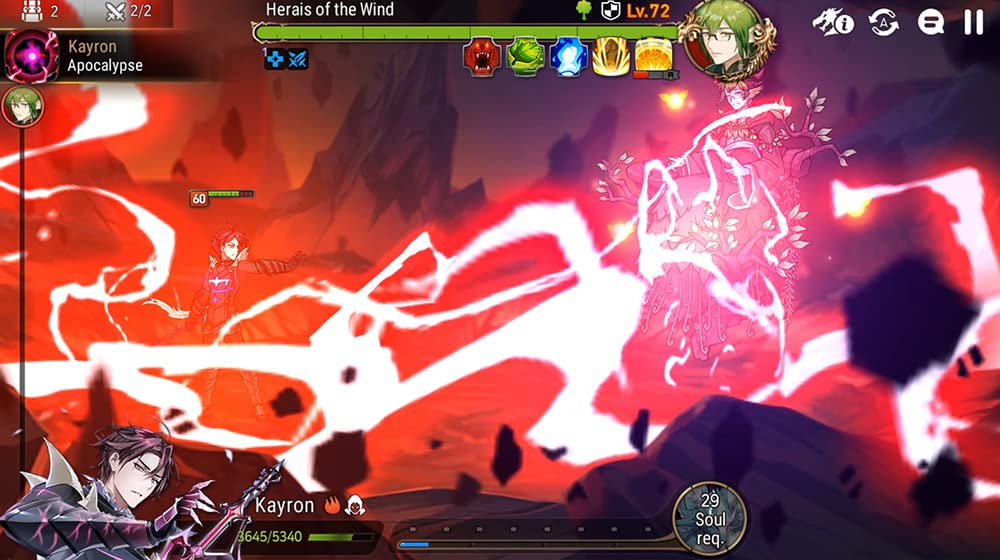Inspect the golden crystal boss skill icon
Screen dimensions: 1000x560
click(609, 57)
